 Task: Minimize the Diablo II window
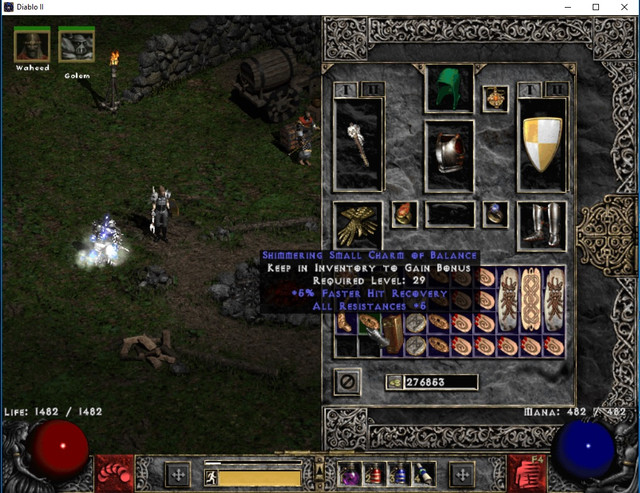pyautogui.click(x=568, y=7)
